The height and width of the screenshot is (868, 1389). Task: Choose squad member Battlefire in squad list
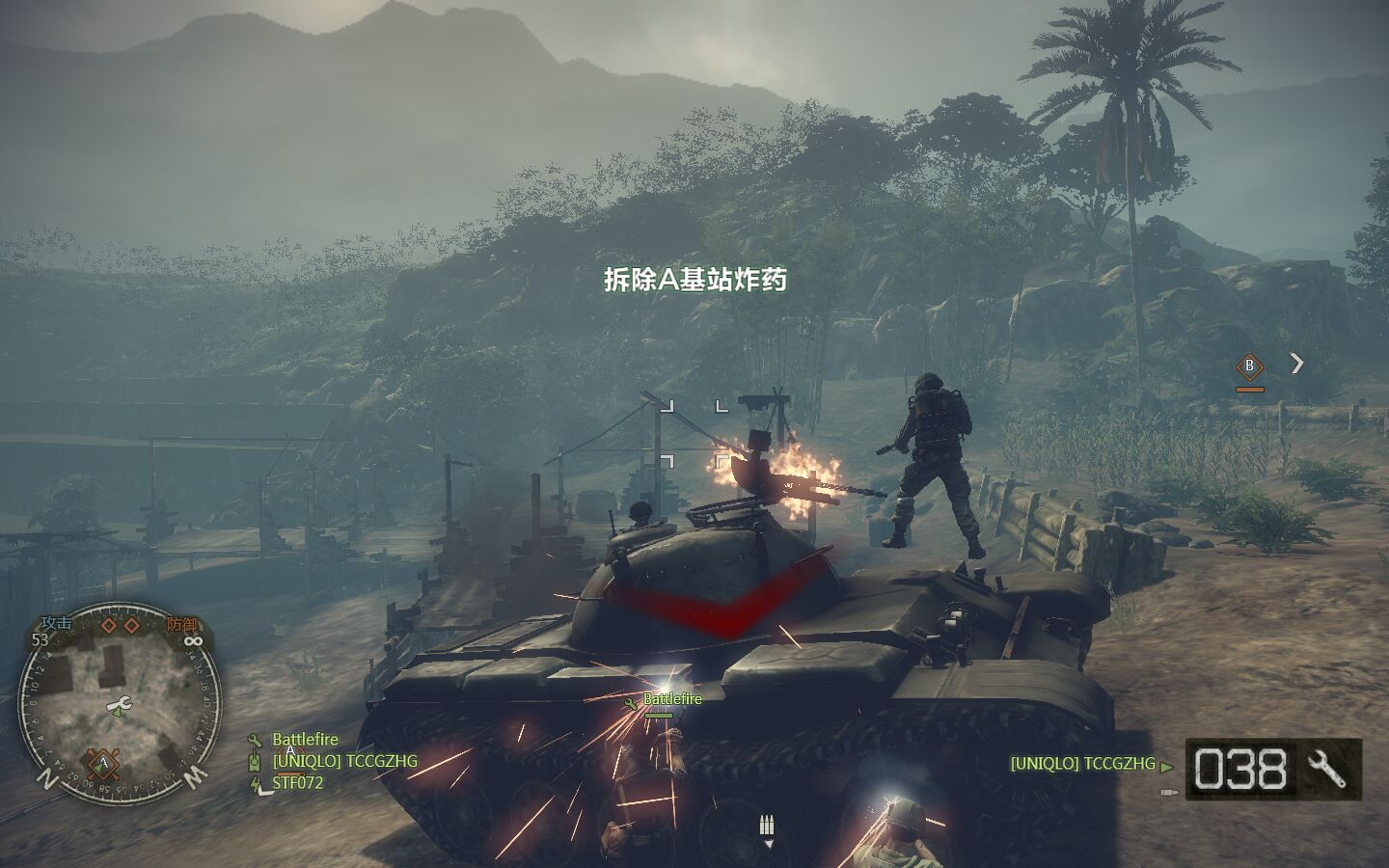tap(305, 740)
